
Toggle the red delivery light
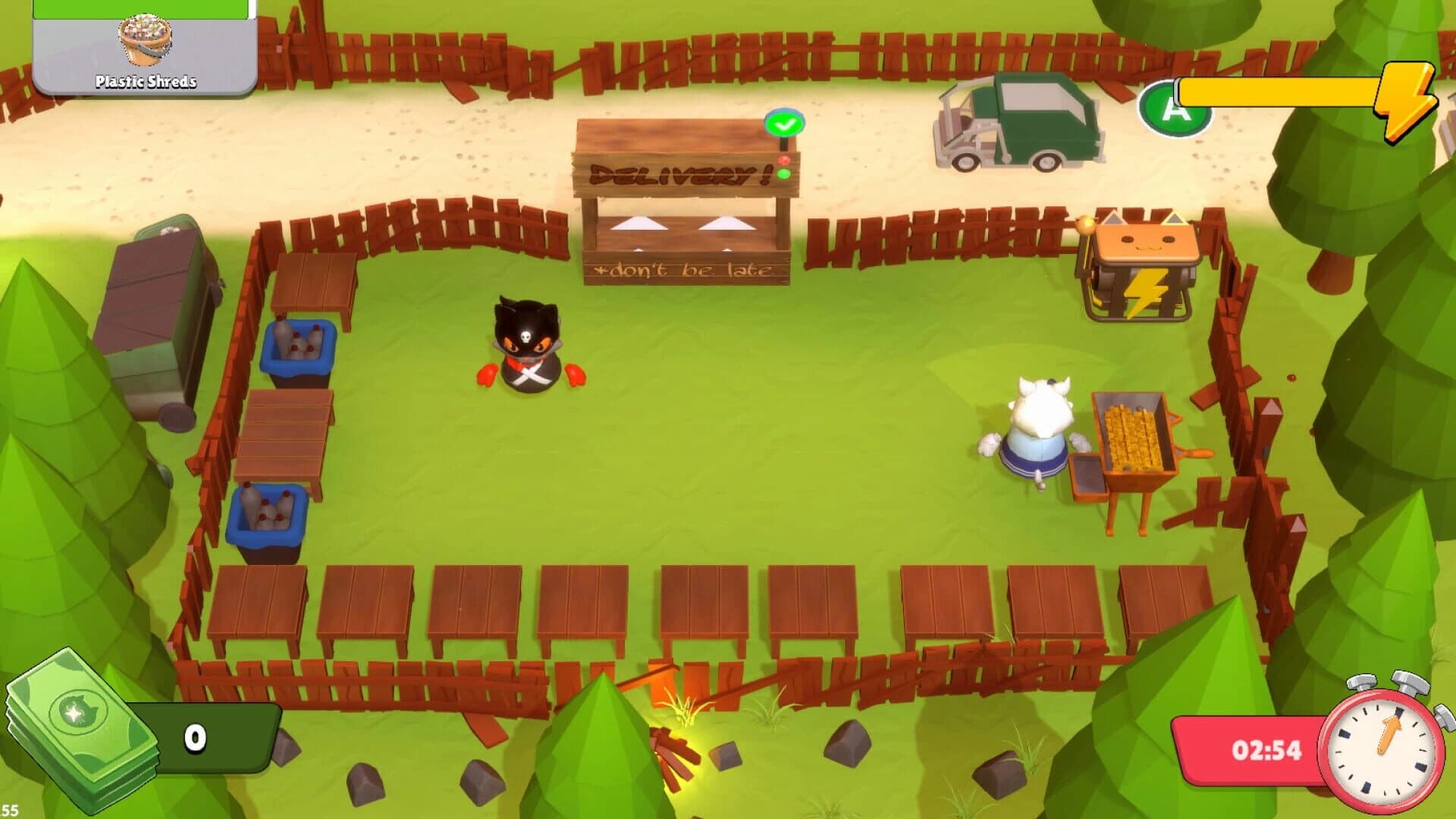point(784,160)
